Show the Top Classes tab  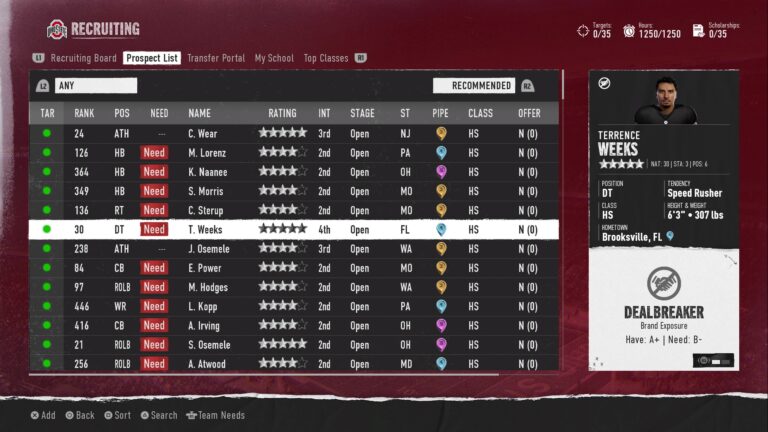326,58
